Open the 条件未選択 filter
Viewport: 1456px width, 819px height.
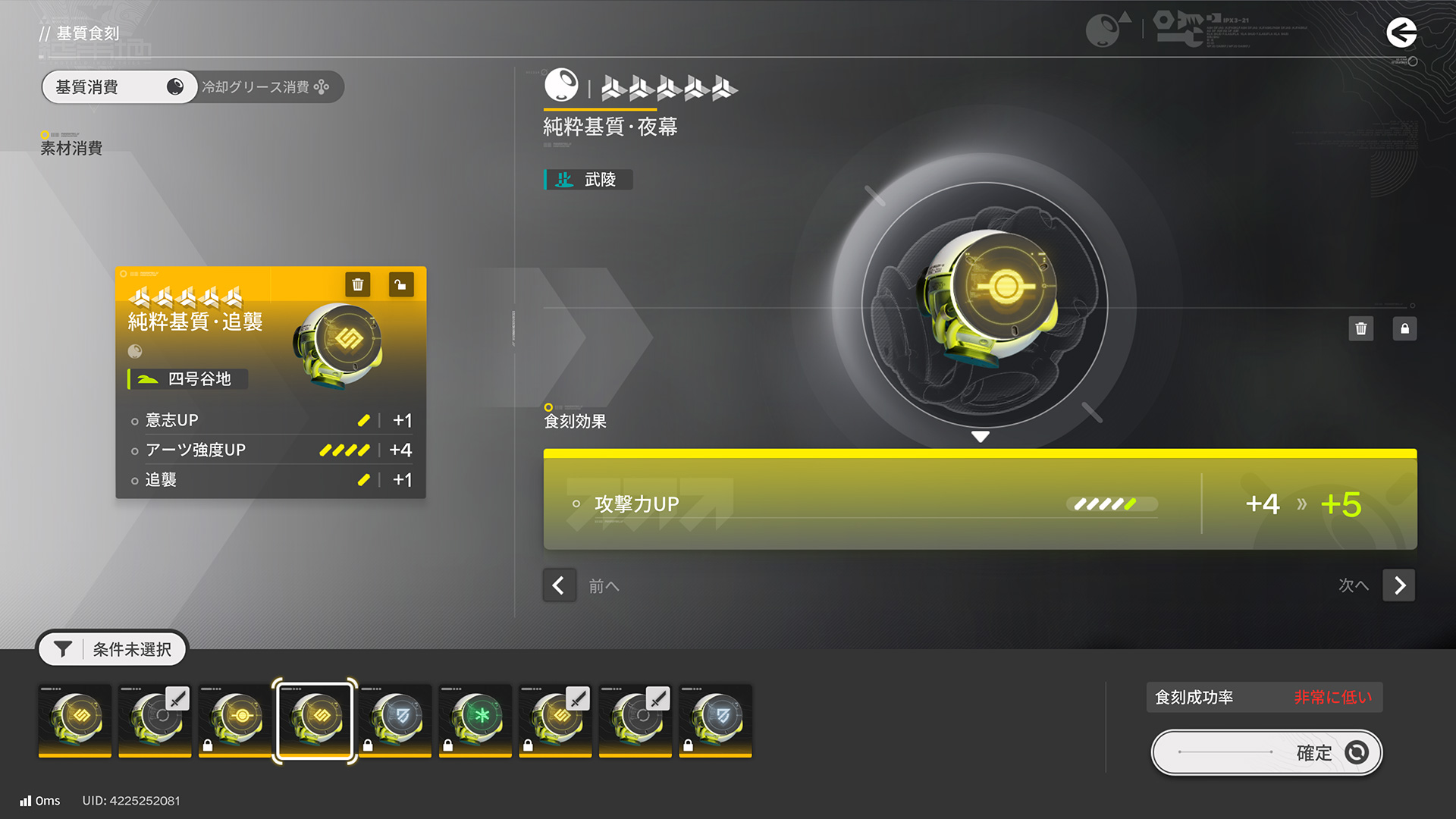[x=112, y=649]
